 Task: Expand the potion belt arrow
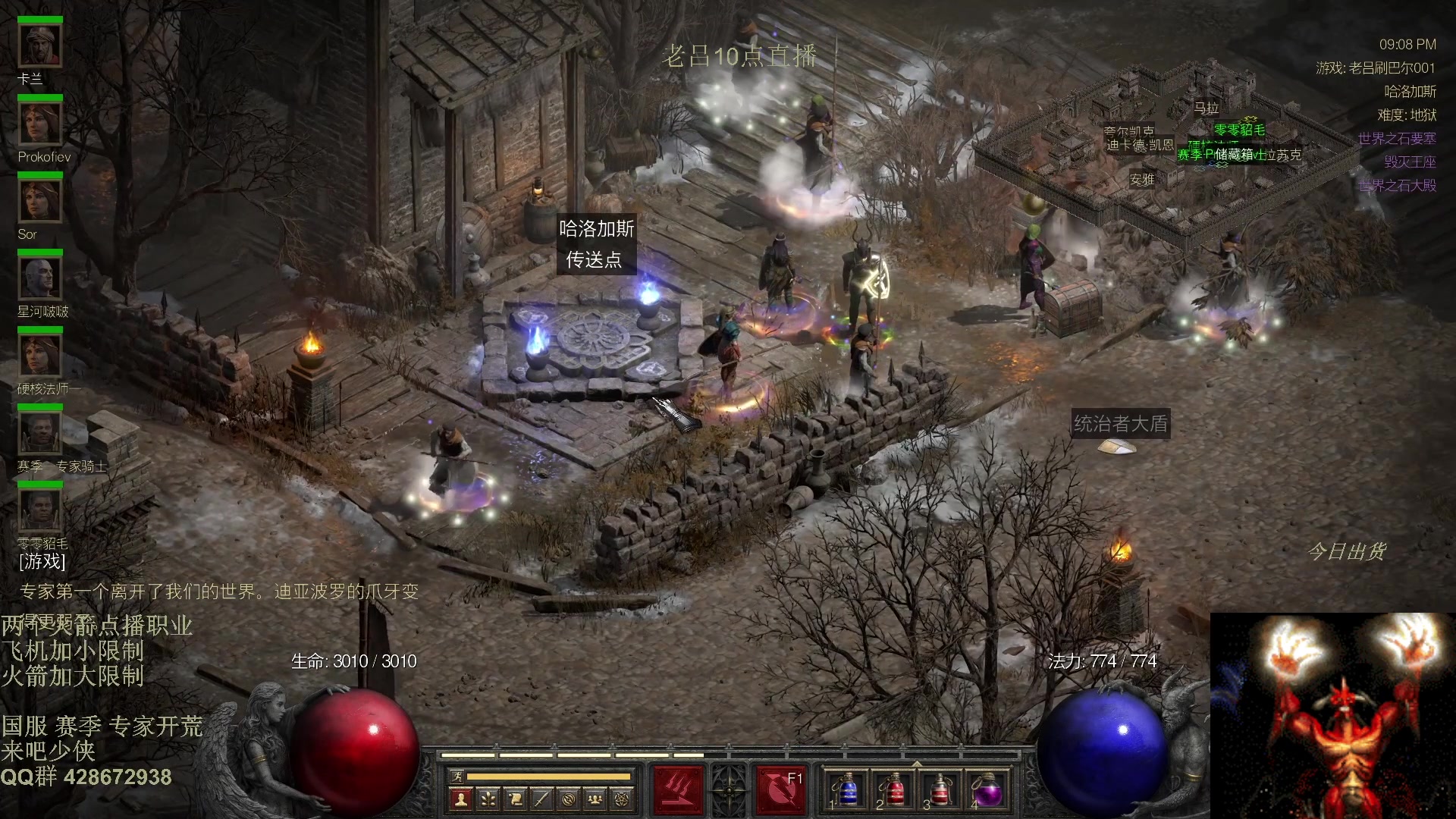917,764
